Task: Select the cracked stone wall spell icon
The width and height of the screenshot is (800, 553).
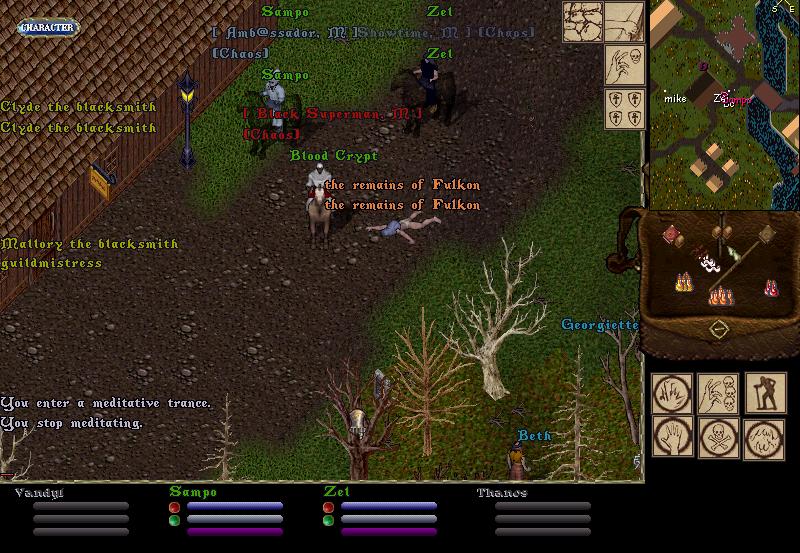Action: tap(582, 21)
